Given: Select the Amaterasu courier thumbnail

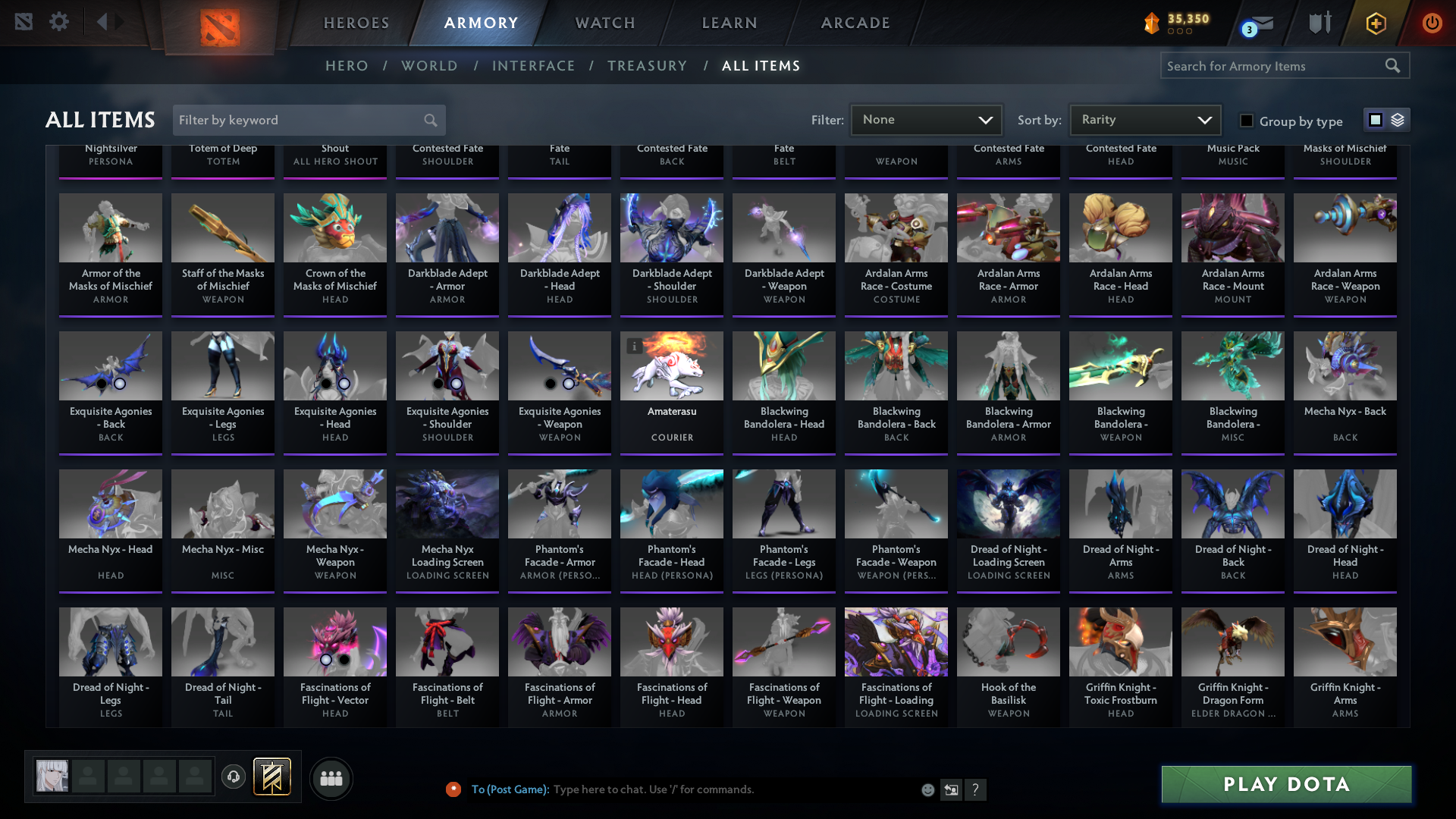Looking at the screenshot, I should 671,366.
